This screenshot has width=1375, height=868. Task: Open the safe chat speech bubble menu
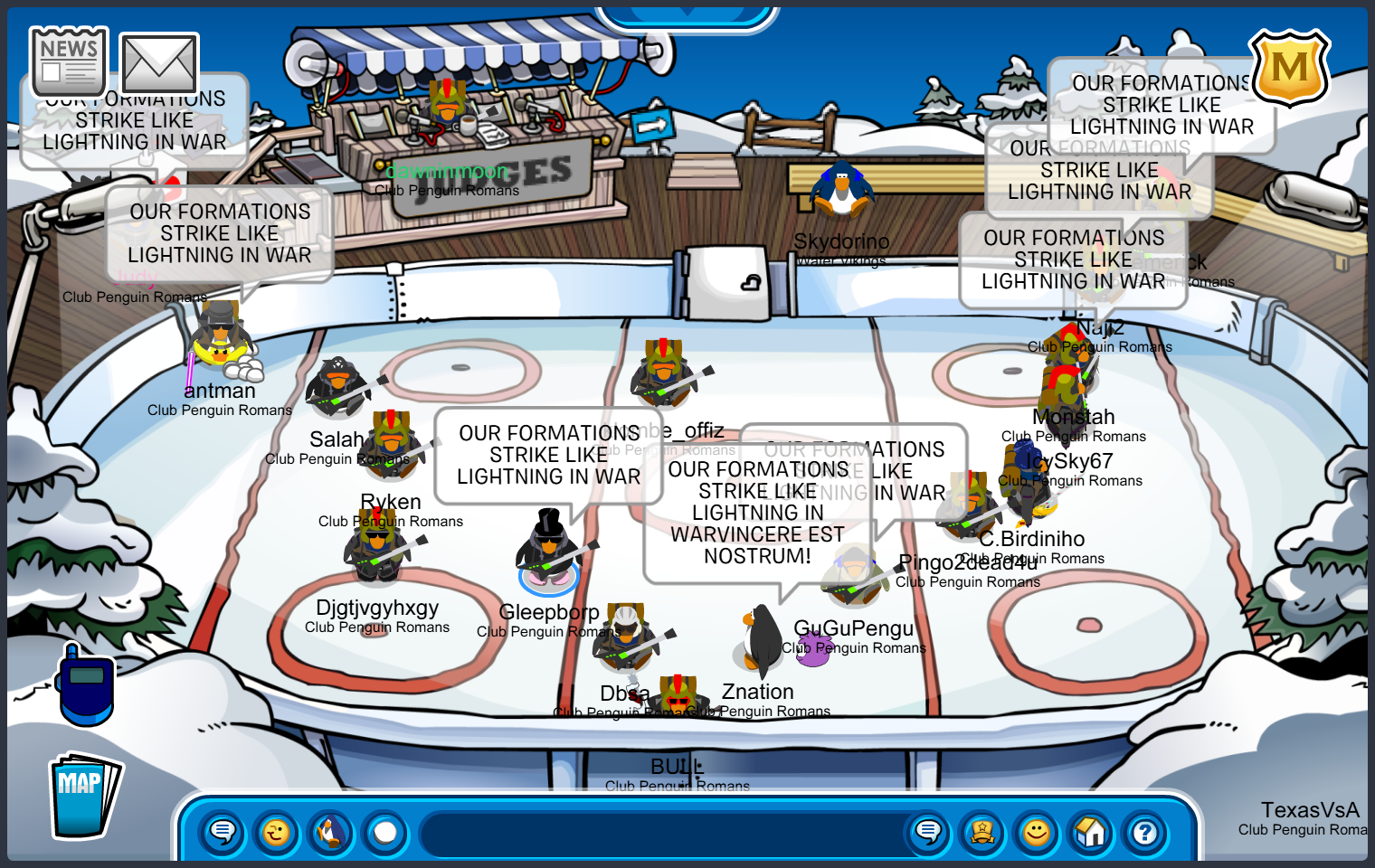[x=223, y=832]
